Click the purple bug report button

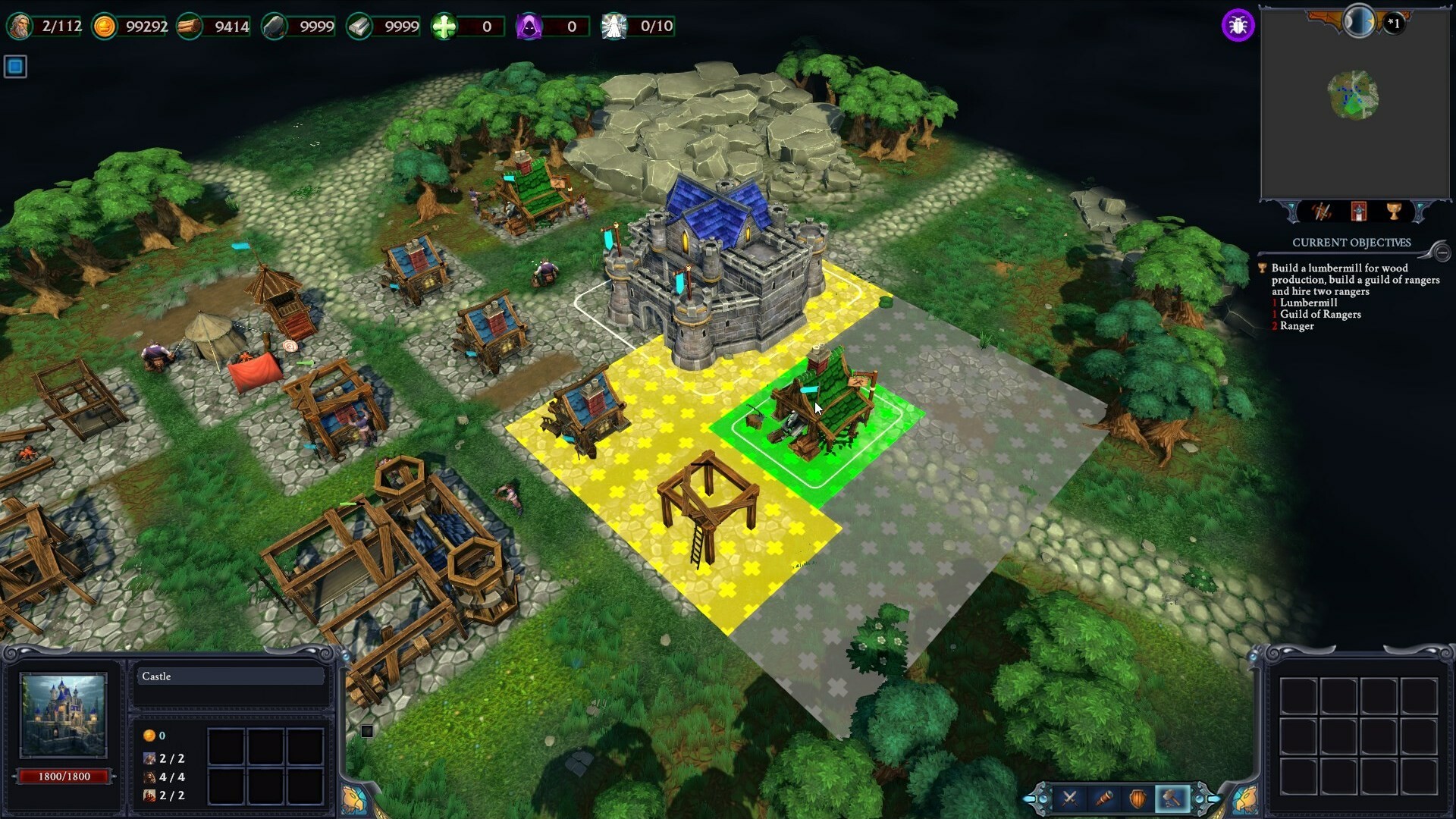tap(1238, 26)
